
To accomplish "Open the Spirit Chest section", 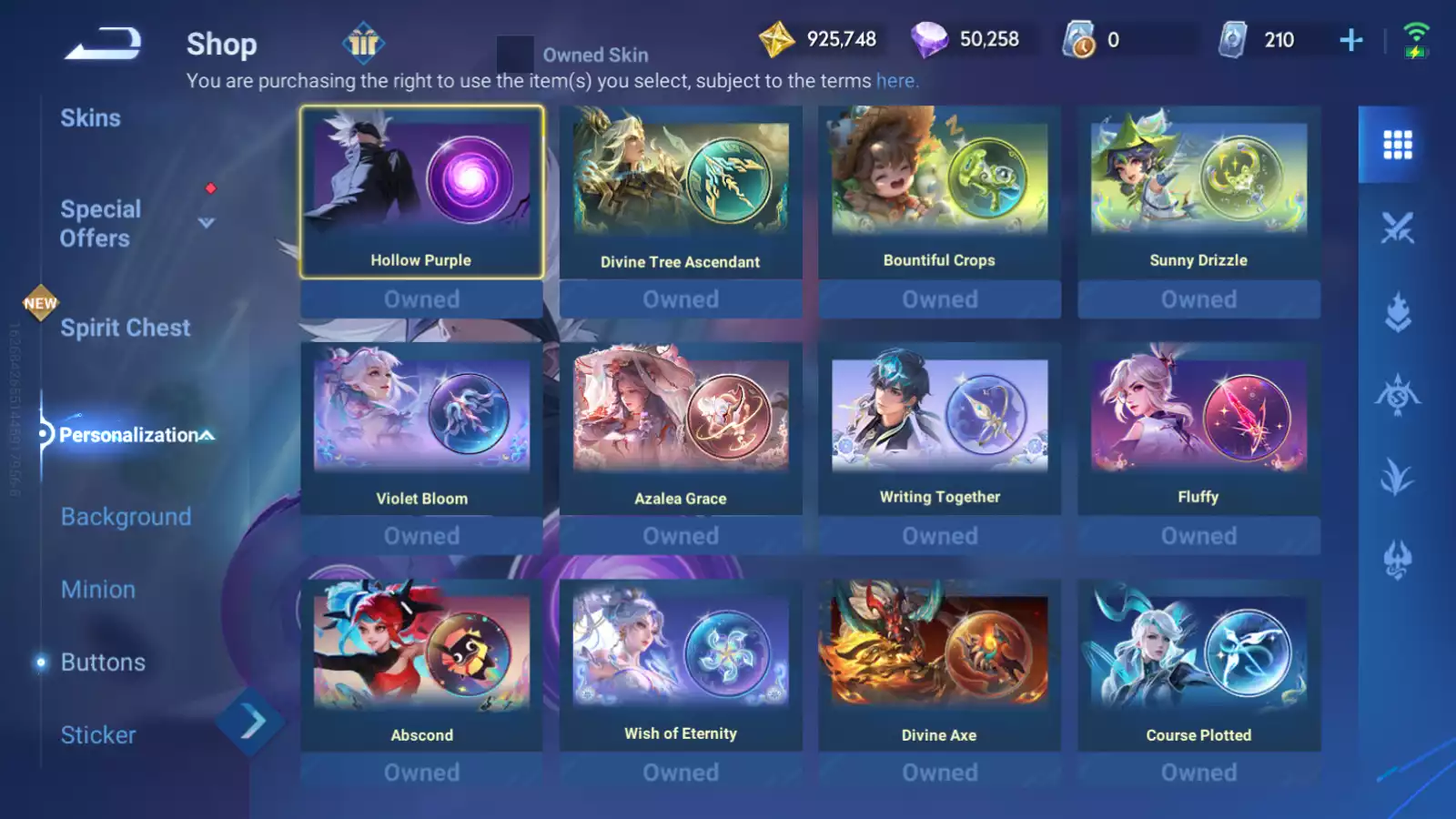I will (x=125, y=328).
